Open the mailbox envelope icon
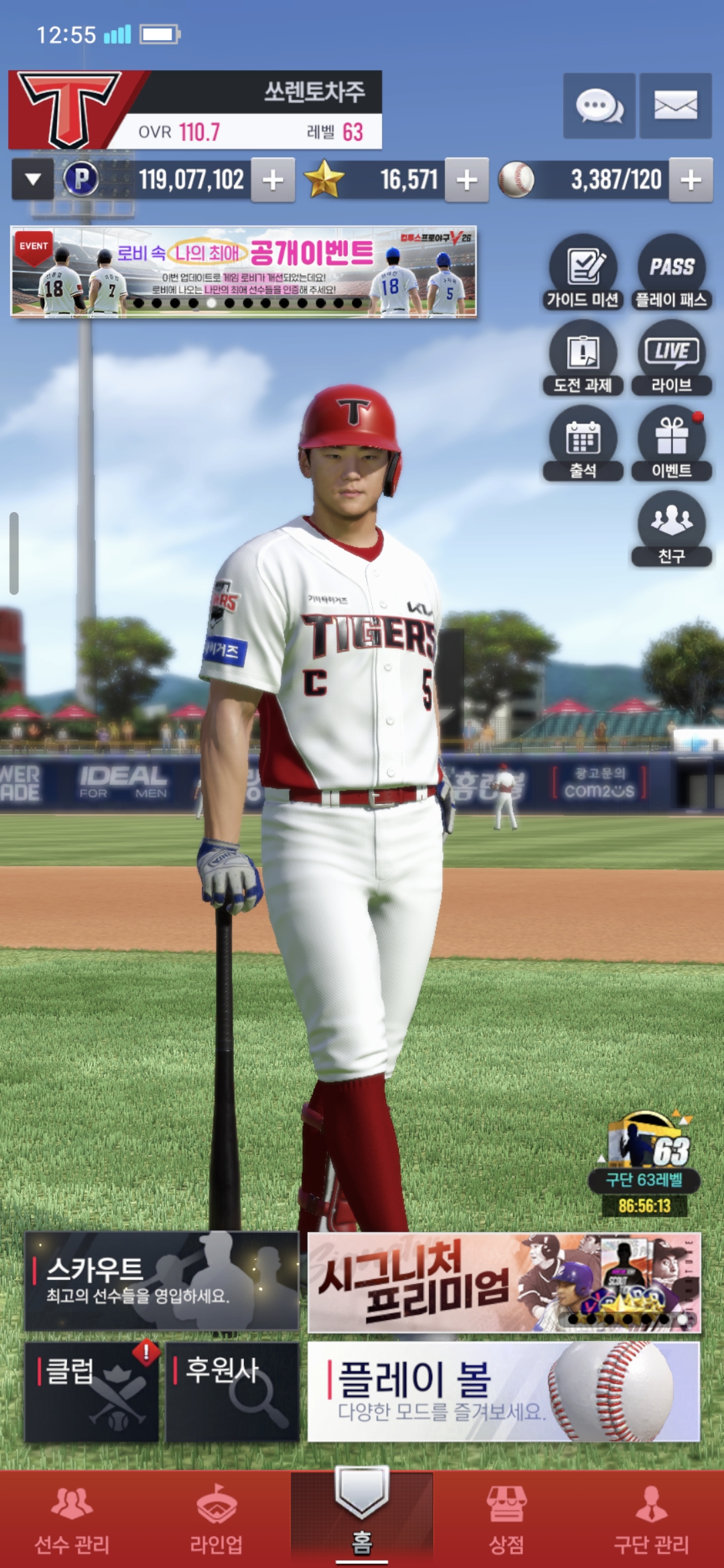 [x=675, y=106]
